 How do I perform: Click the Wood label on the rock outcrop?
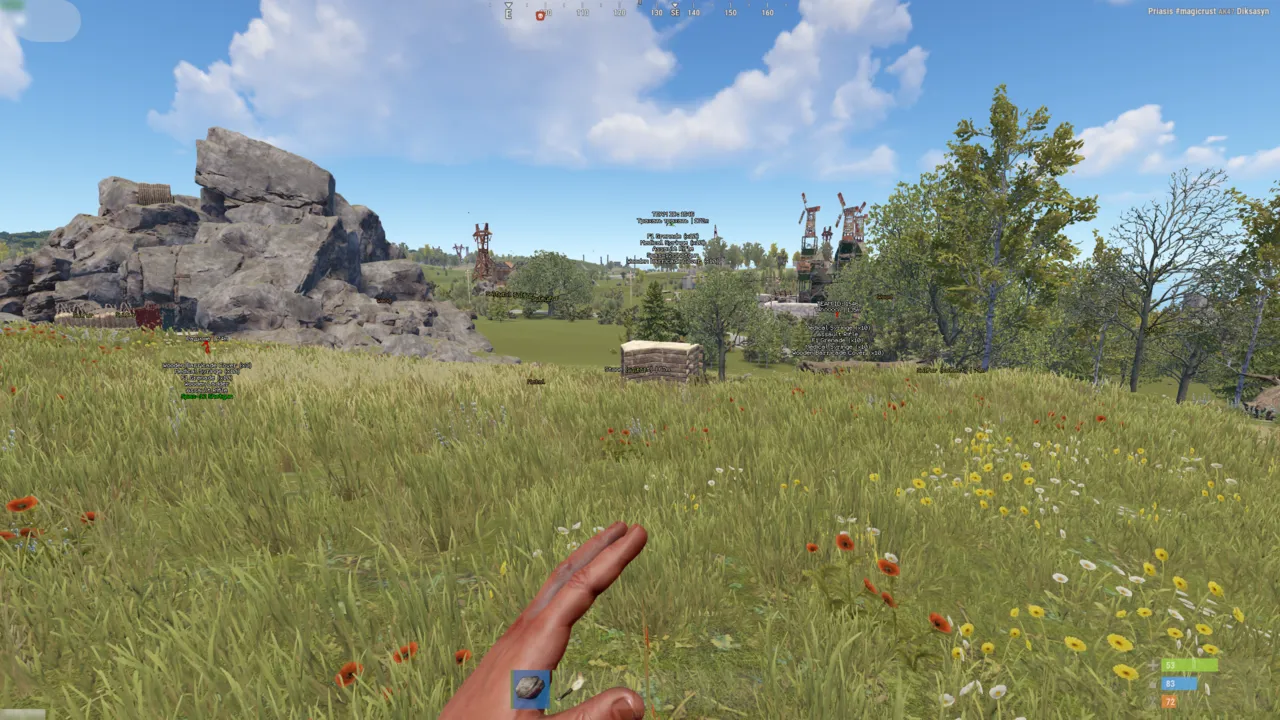[x=384, y=300]
